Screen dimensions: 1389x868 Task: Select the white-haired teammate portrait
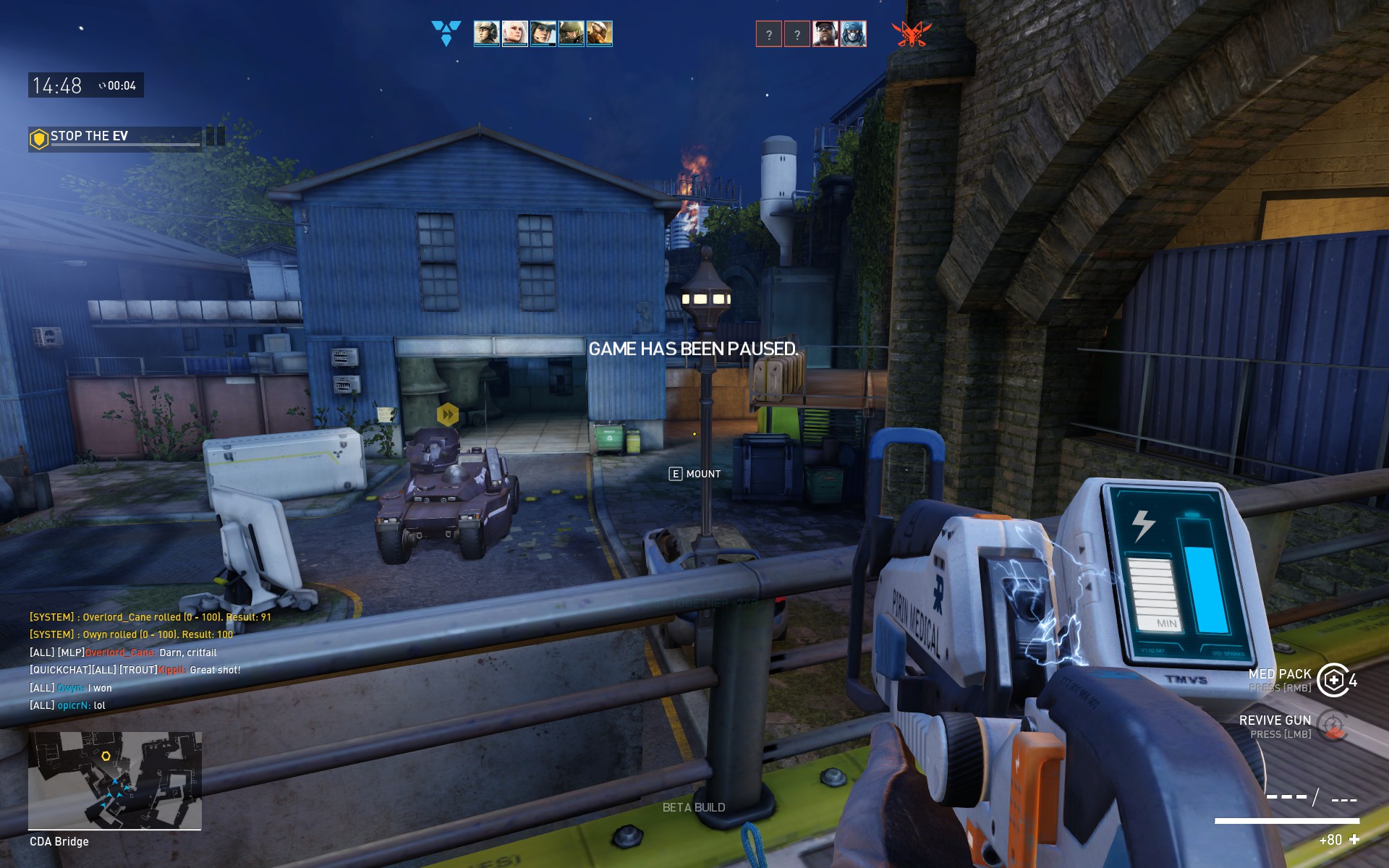tap(514, 33)
